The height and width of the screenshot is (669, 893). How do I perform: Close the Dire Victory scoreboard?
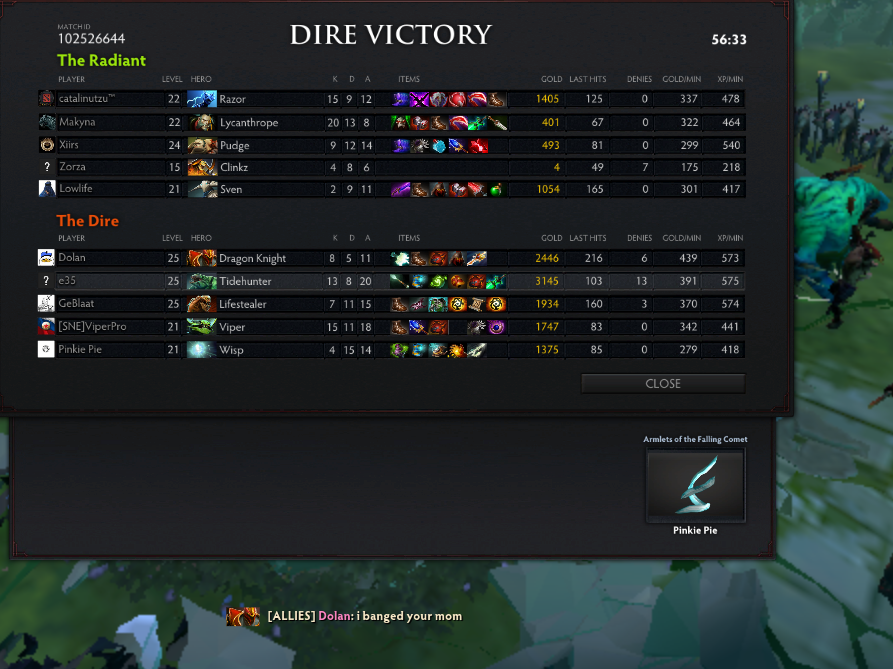click(662, 384)
